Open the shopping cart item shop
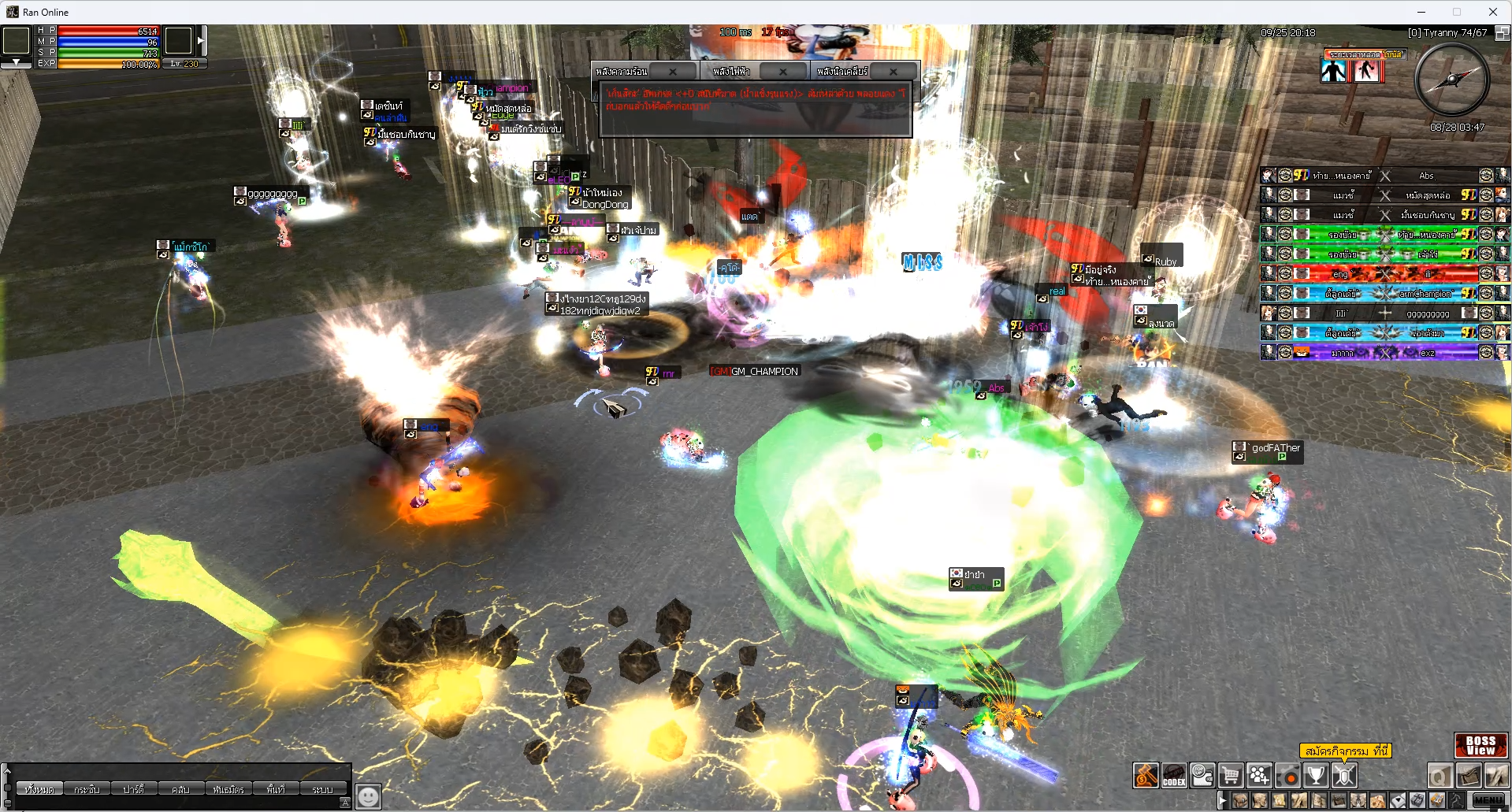The image size is (1512, 812). [x=1231, y=776]
